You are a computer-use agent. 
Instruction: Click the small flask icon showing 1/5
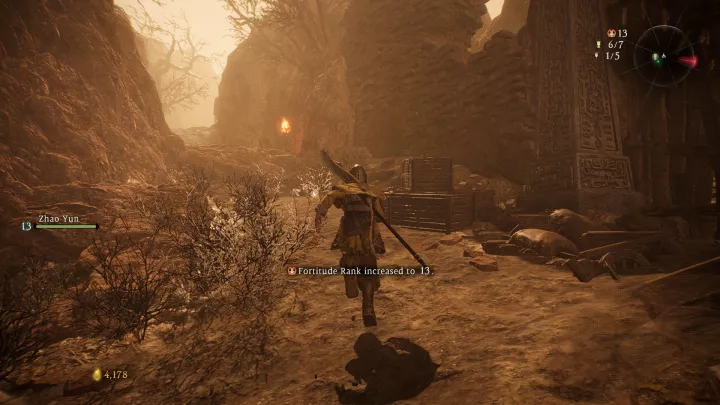pos(598,56)
